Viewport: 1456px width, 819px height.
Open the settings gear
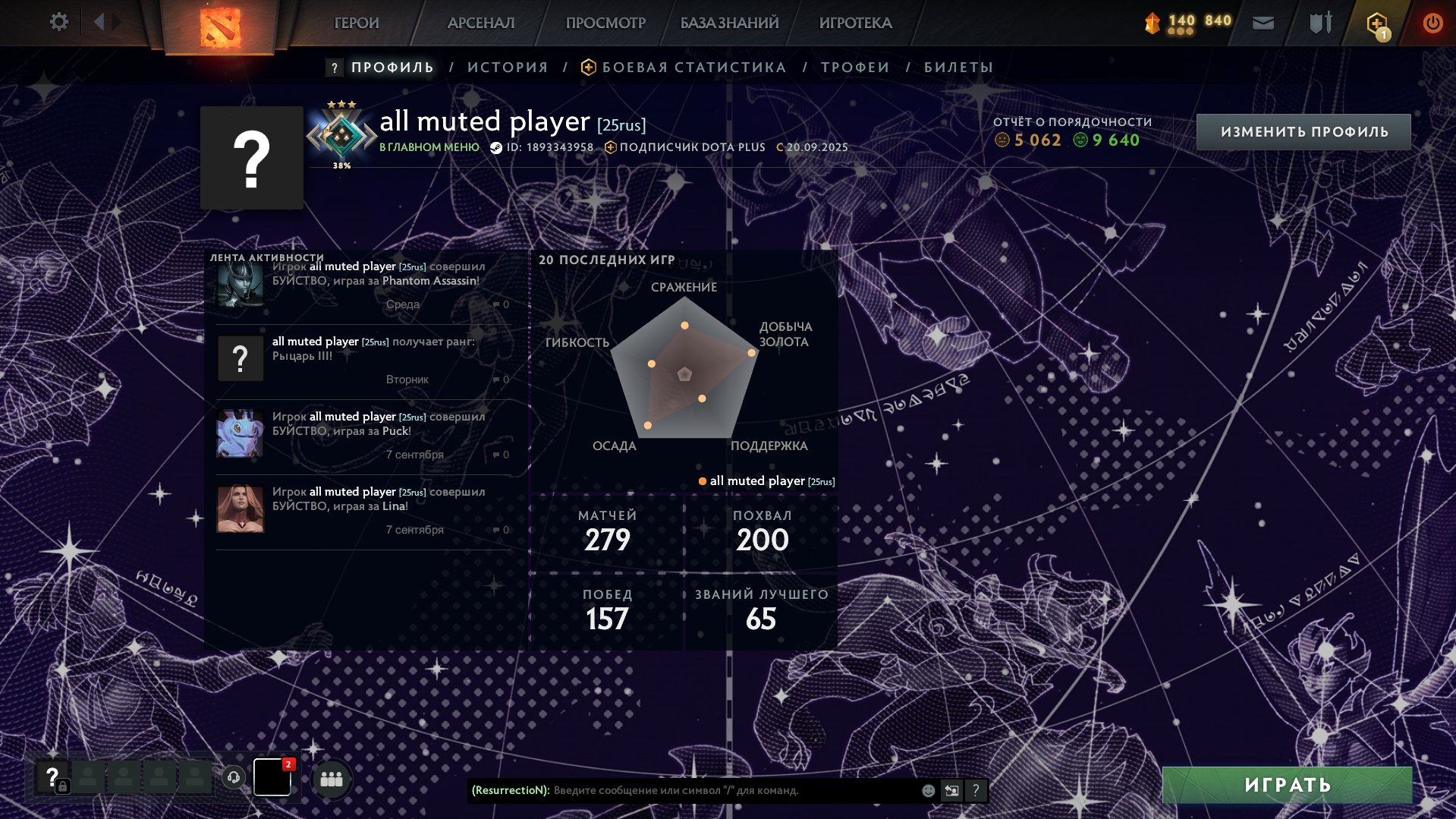pos(58,22)
